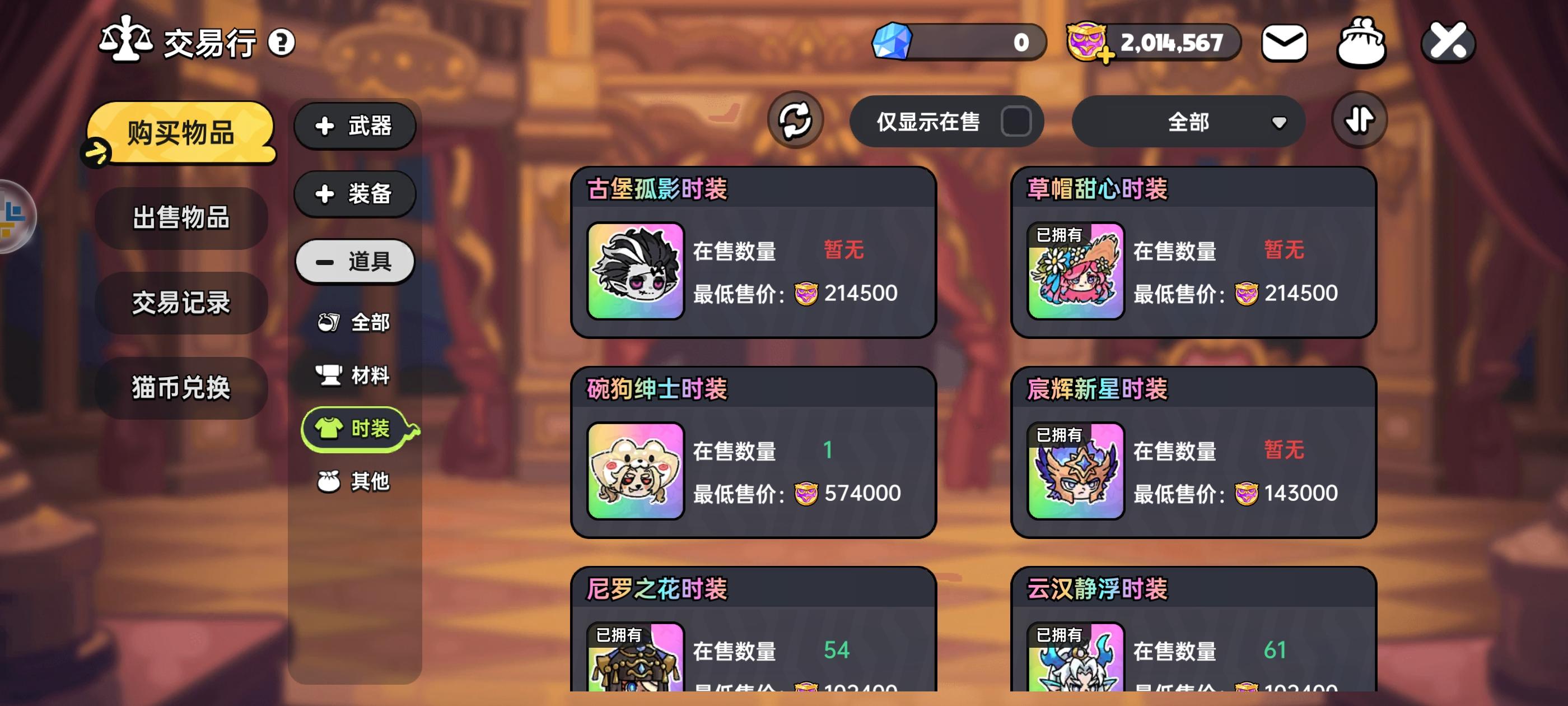Select the 其他 category with pouch icon
Screen dimensions: 1568x706
pos(354,481)
